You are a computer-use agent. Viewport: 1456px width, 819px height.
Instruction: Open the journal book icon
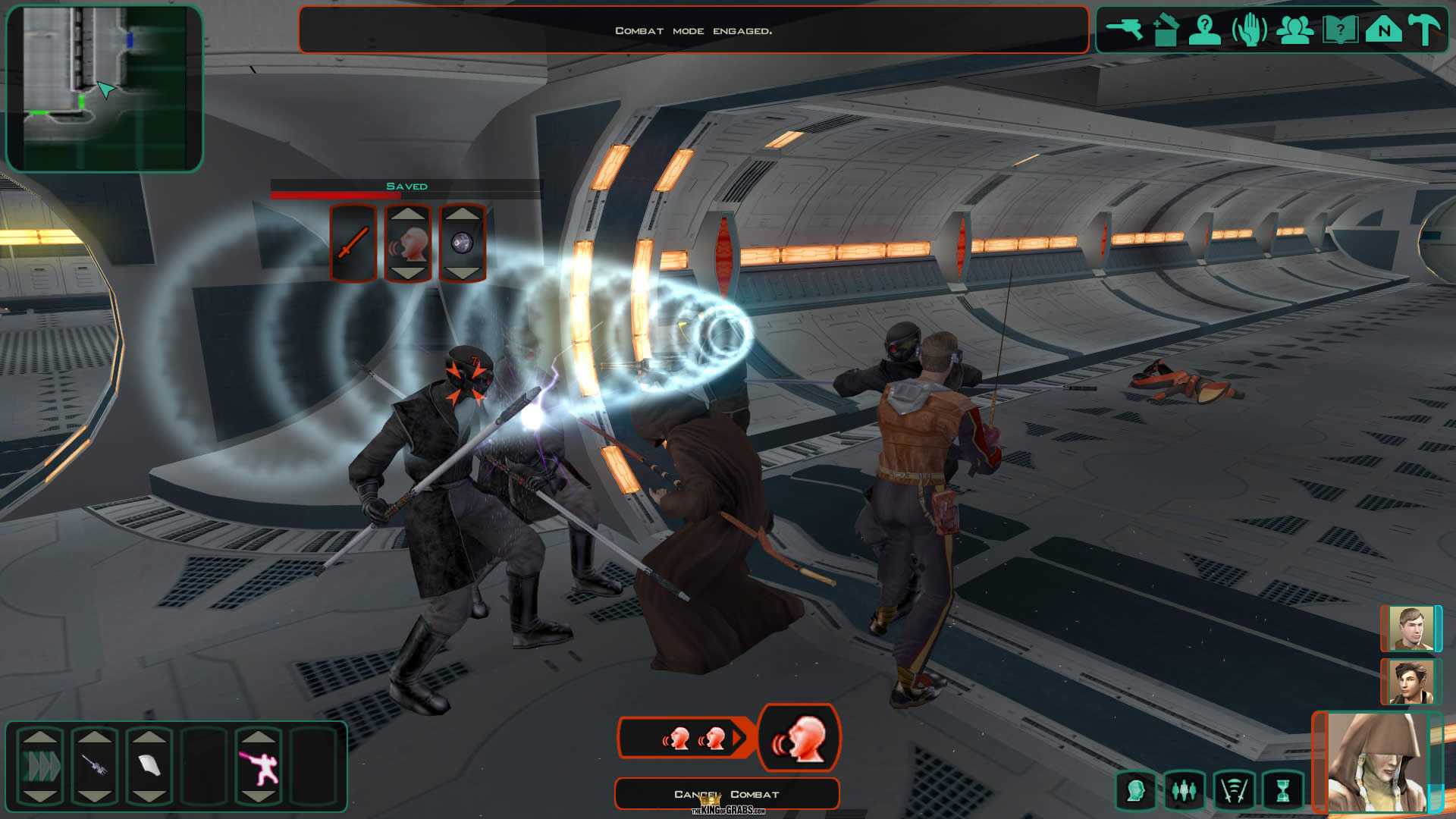click(1339, 30)
